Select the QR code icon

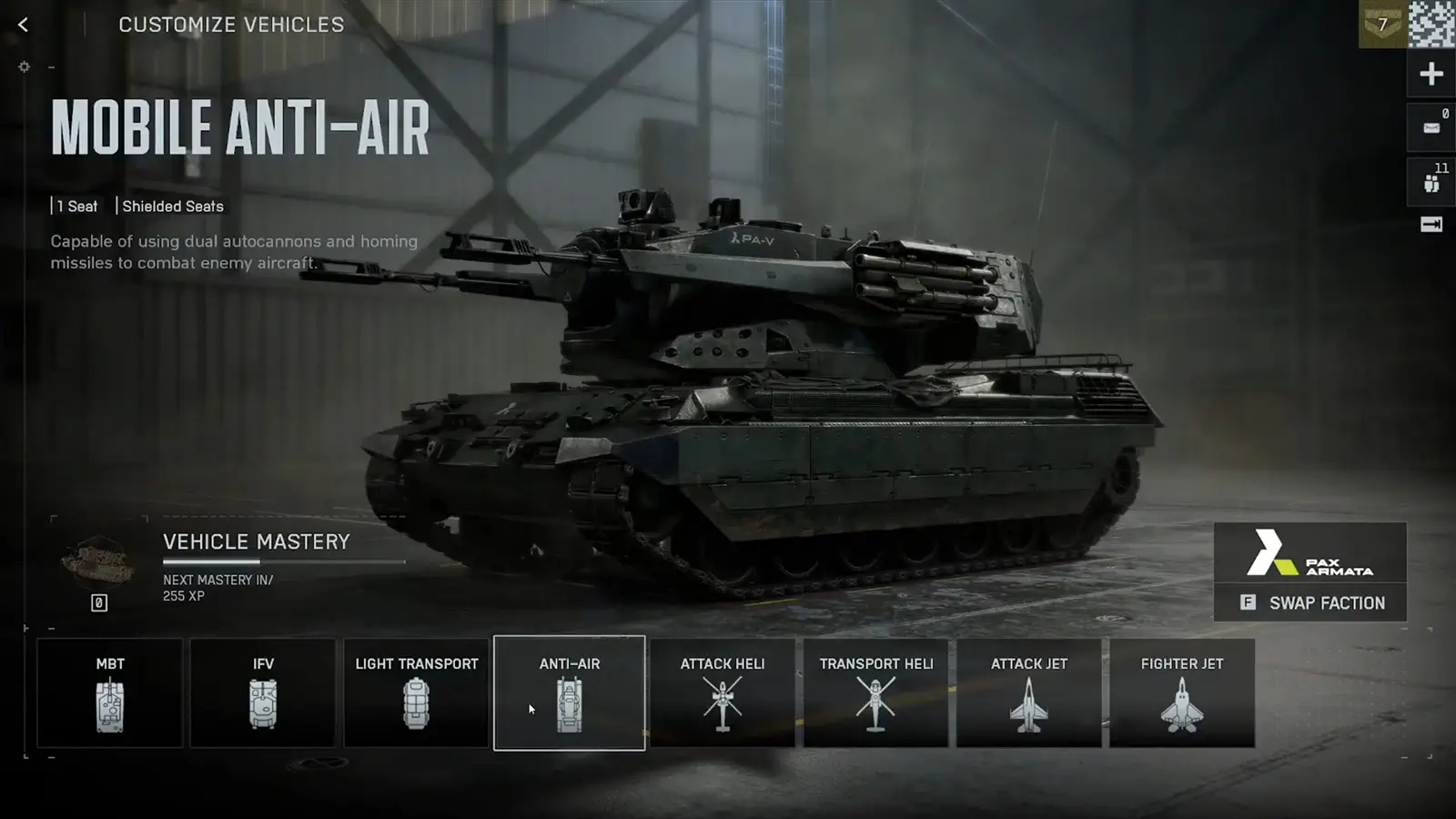(1430, 25)
